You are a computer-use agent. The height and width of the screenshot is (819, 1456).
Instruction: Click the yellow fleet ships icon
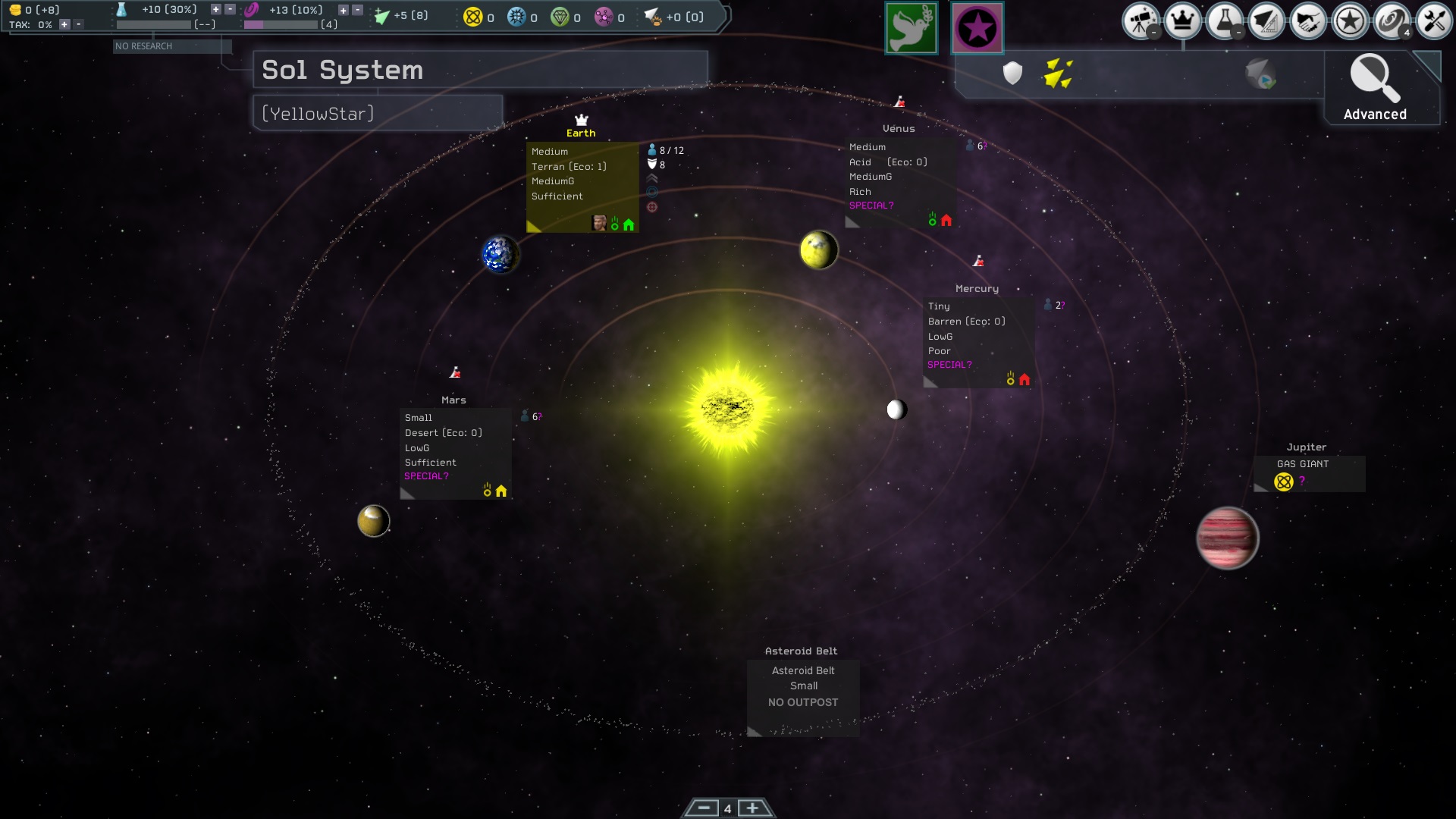1057,74
